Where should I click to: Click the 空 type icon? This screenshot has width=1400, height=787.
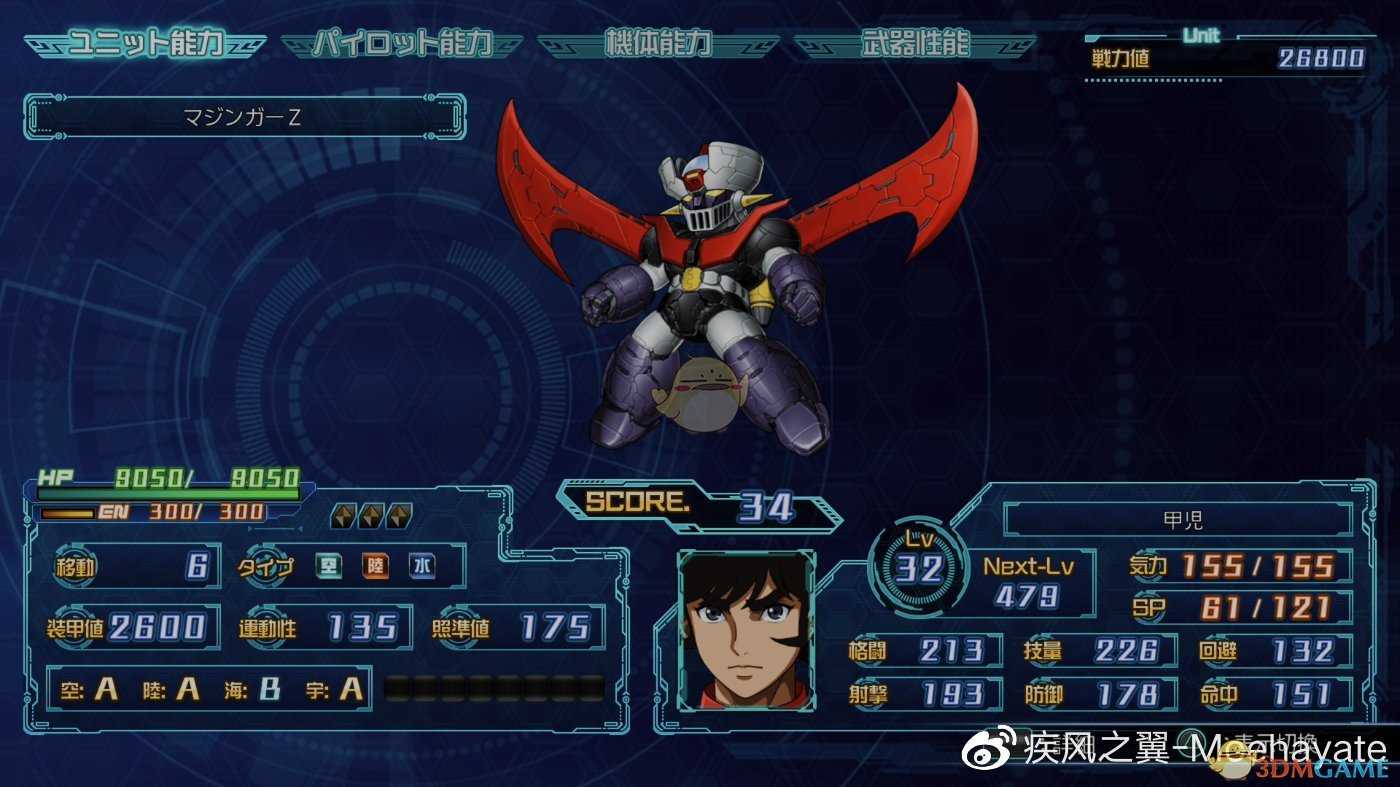[330, 567]
